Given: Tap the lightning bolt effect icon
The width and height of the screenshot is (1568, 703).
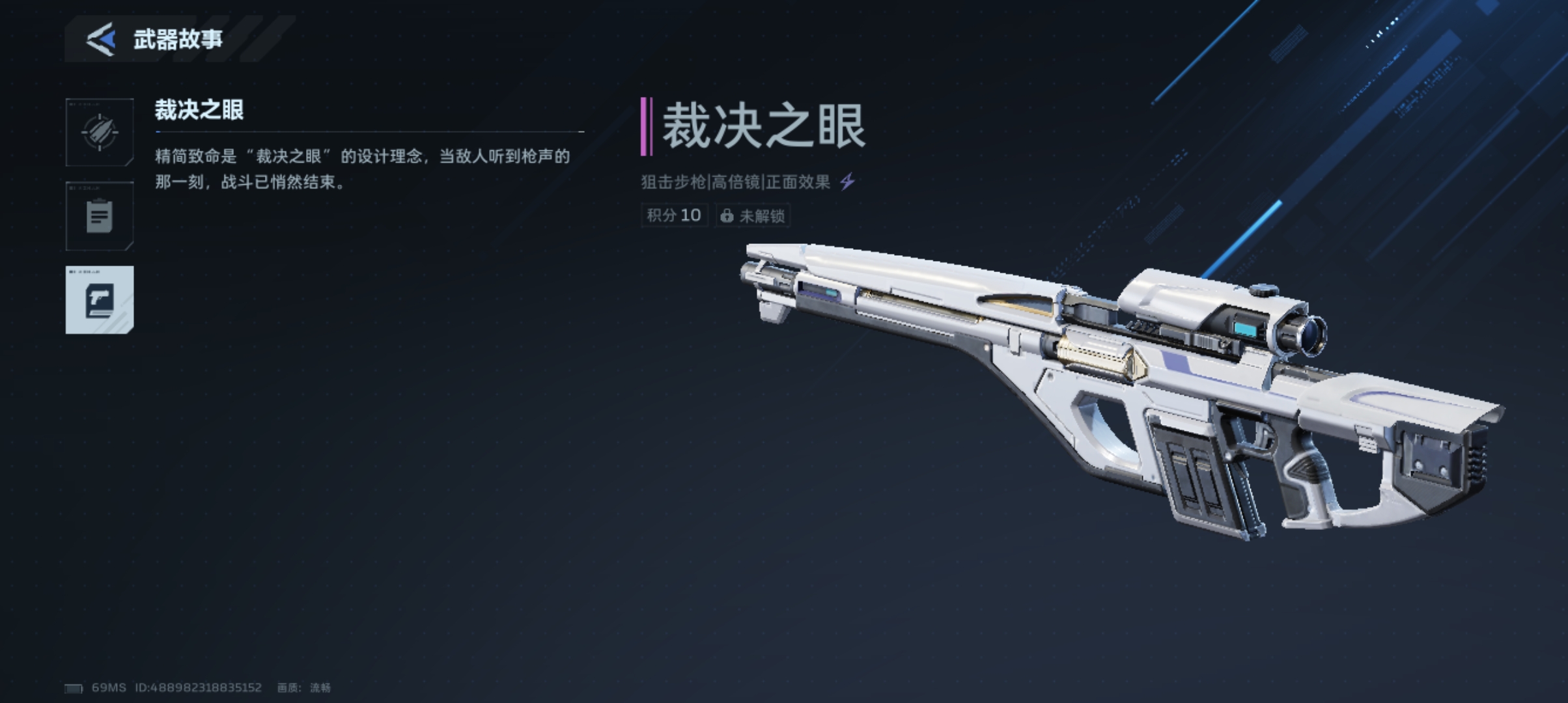Looking at the screenshot, I should (x=847, y=182).
